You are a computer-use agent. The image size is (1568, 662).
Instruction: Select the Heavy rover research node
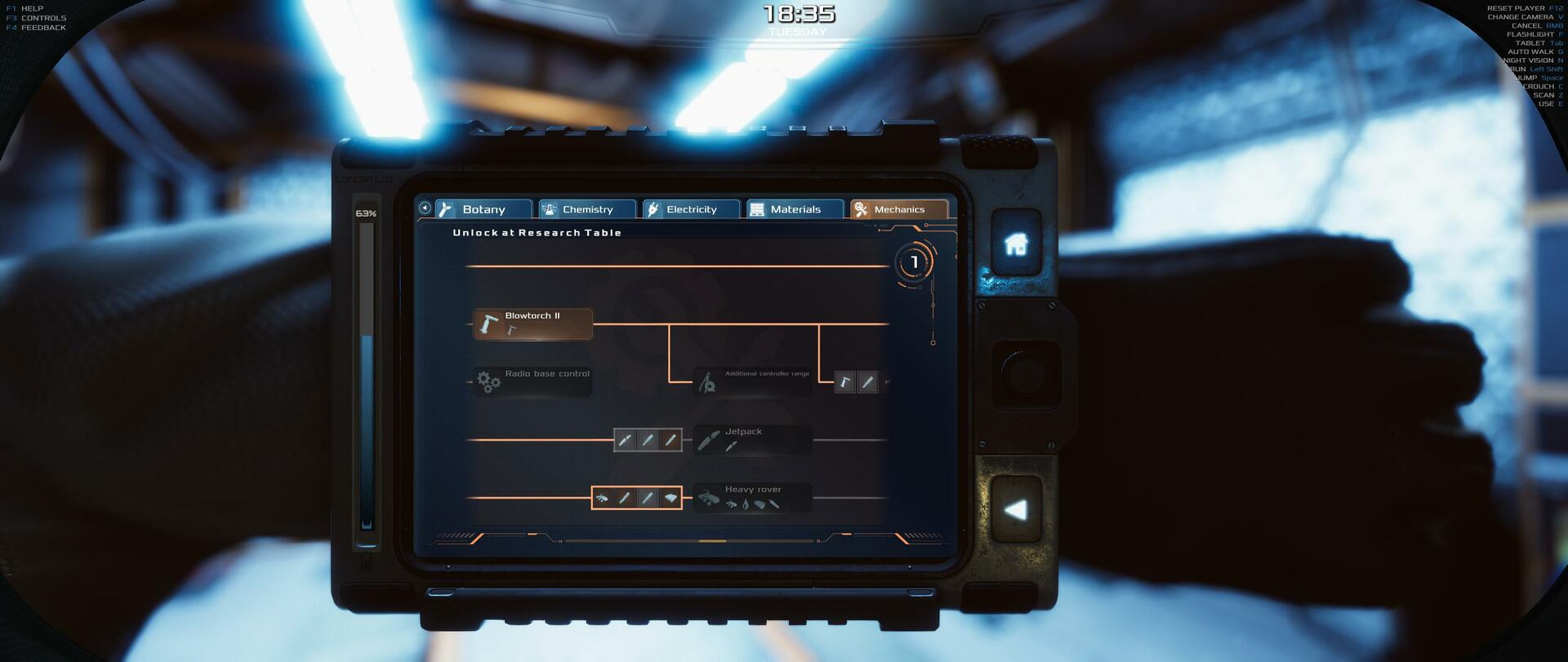[752, 497]
